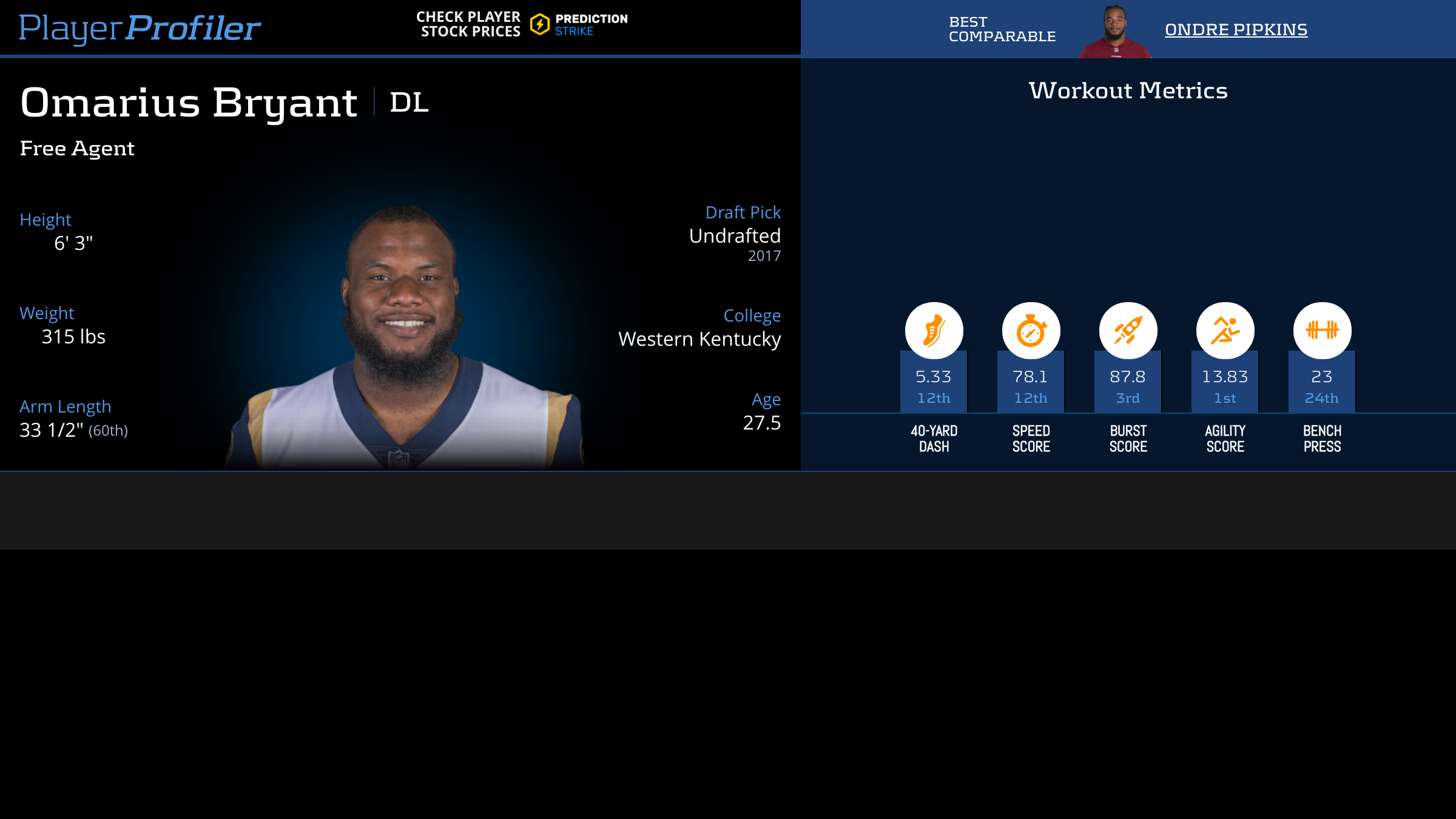Screen dimensions: 1456x819
Task: Select the burst score rocket icon
Action: coord(1128,331)
